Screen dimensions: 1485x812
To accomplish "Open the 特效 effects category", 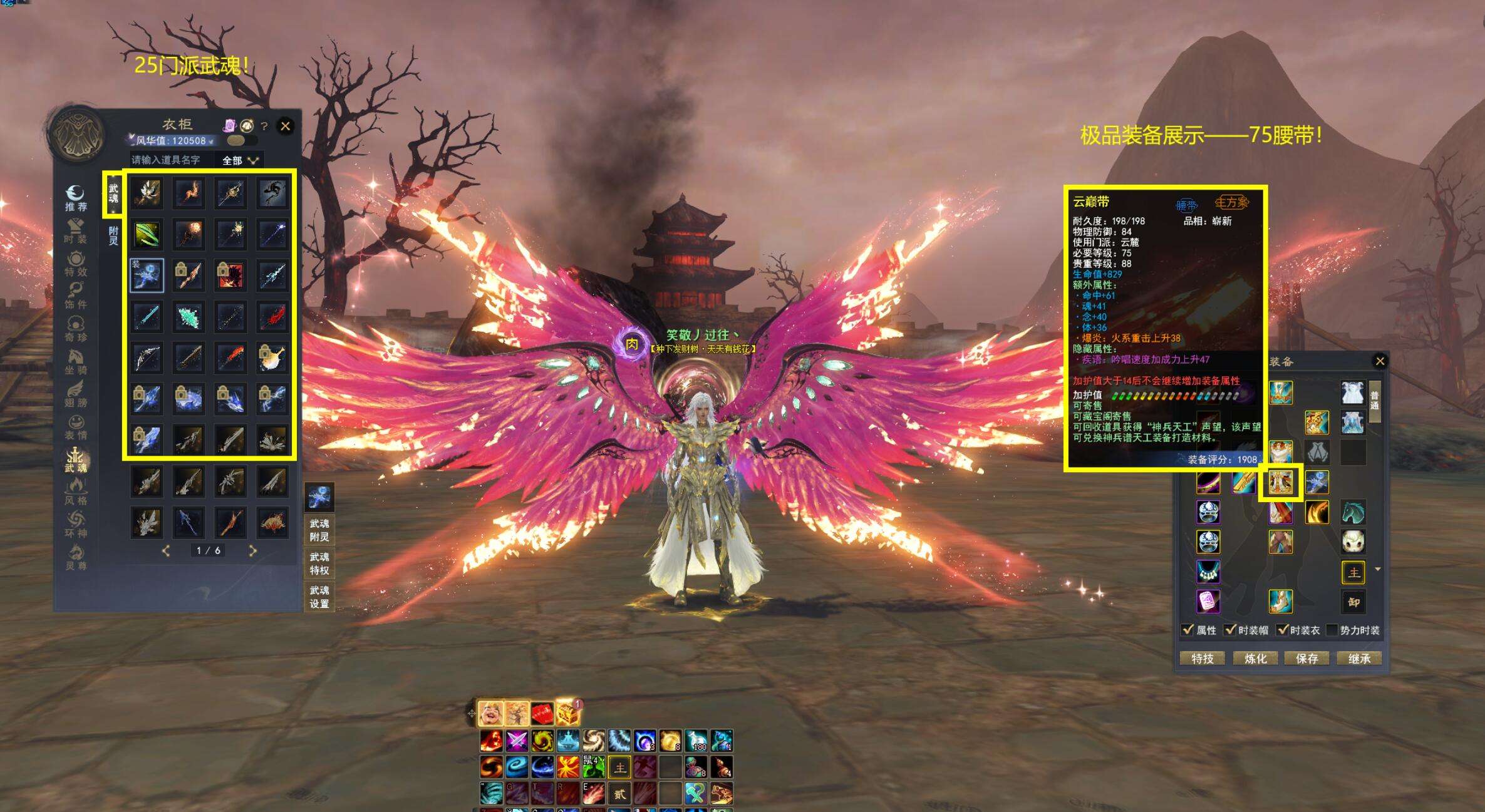I will click(x=76, y=264).
